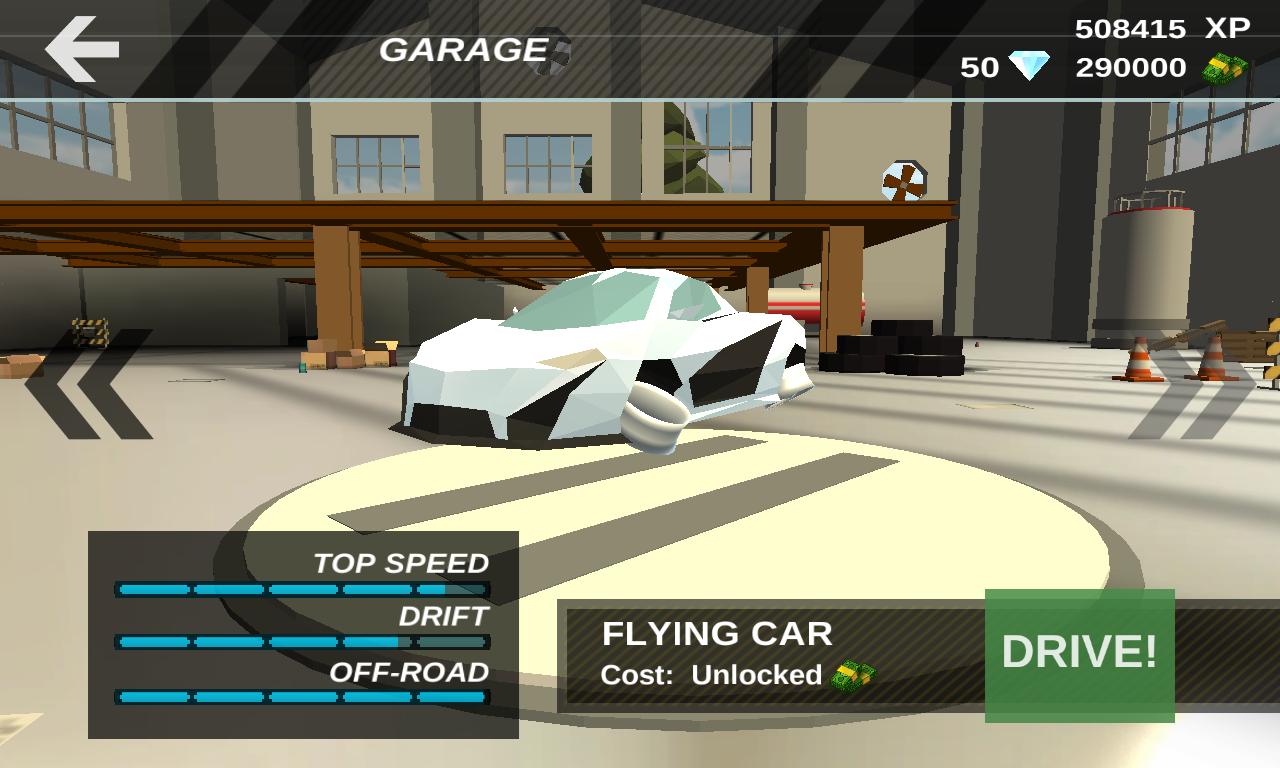The image size is (1280, 768).
Task: Click the gem count showing 50
Action: coord(980,65)
